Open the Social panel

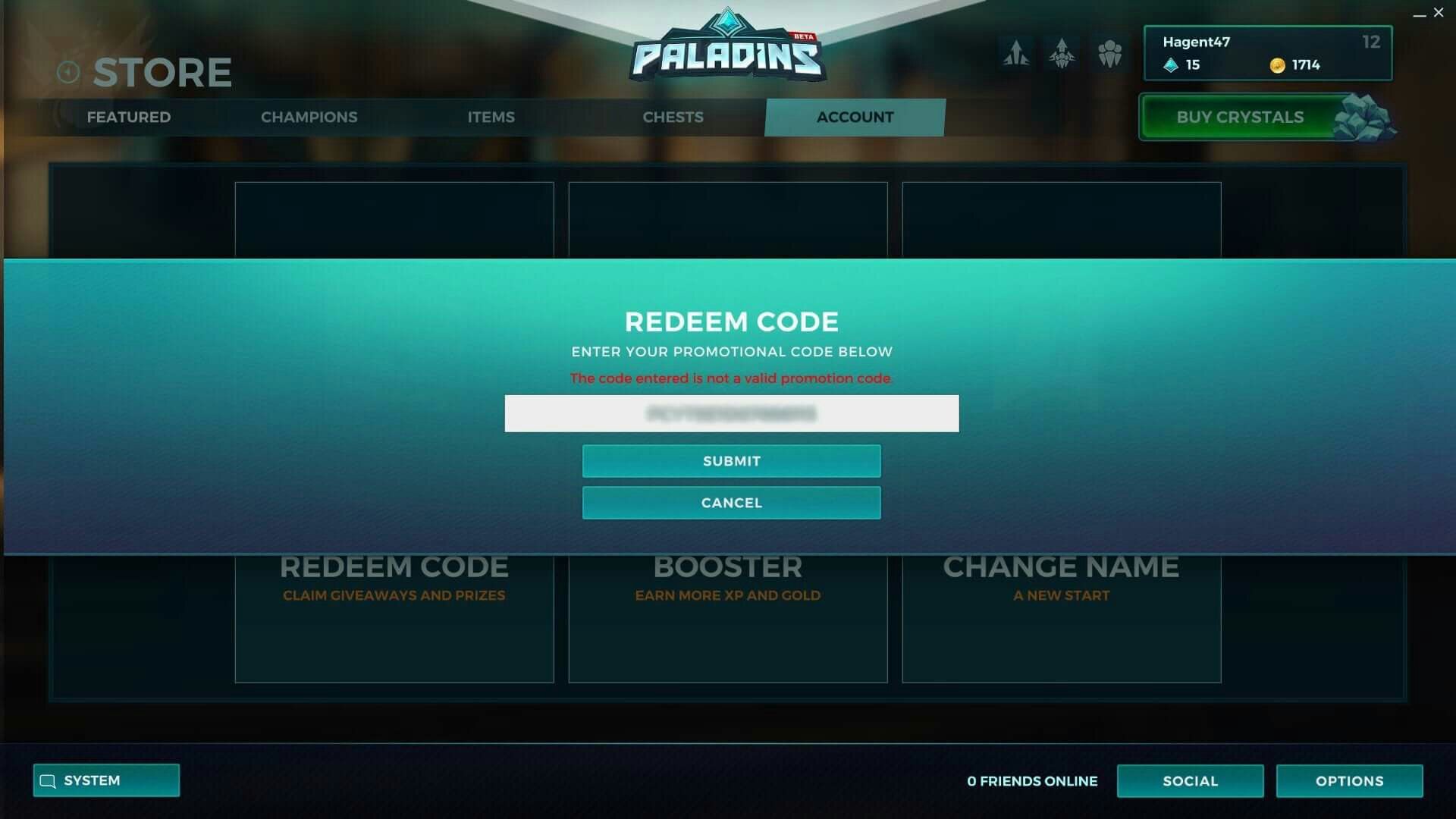pyautogui.click(x=1190, y=780)
